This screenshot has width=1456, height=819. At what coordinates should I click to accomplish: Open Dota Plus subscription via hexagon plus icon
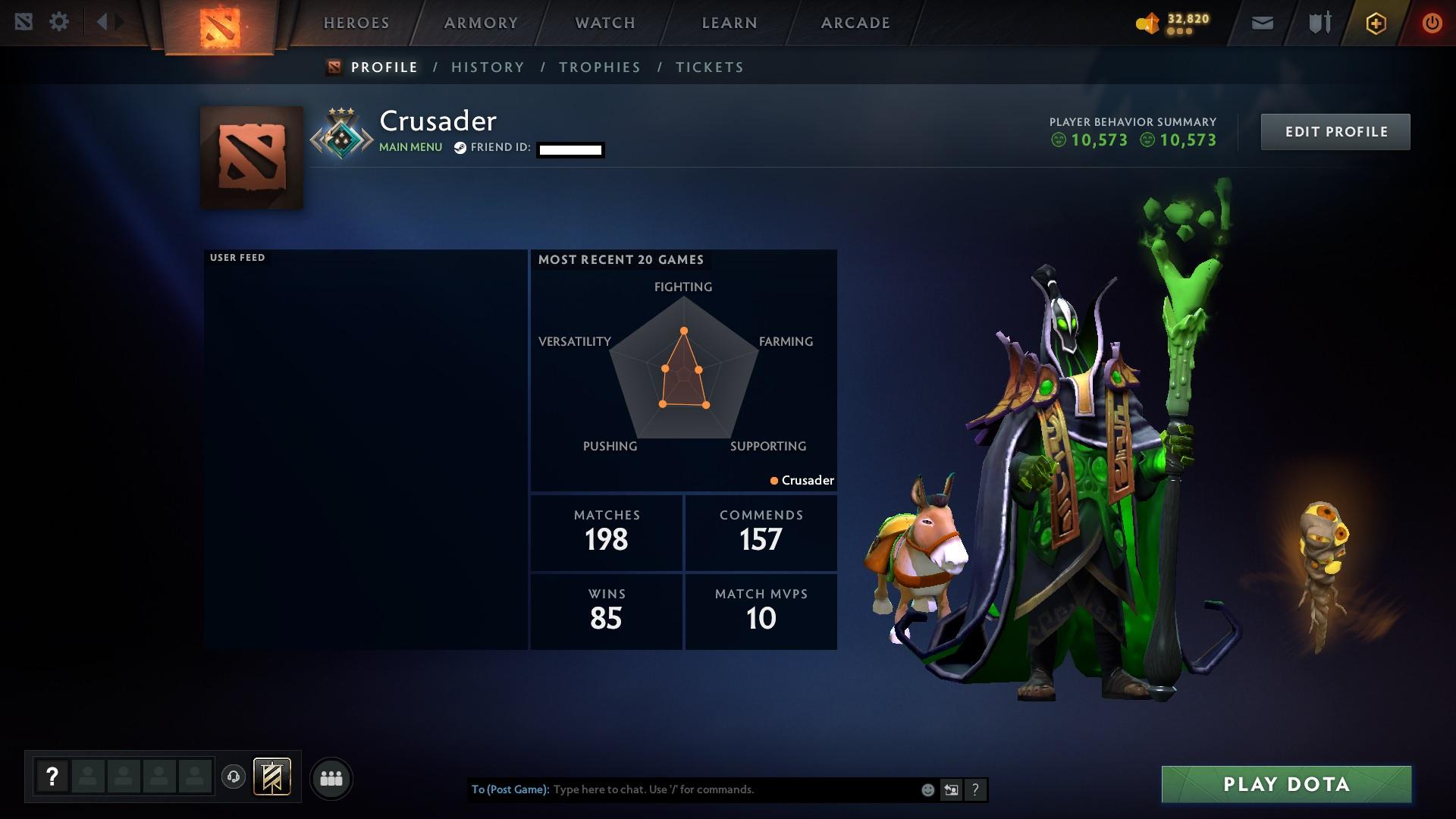[1375, 23]
